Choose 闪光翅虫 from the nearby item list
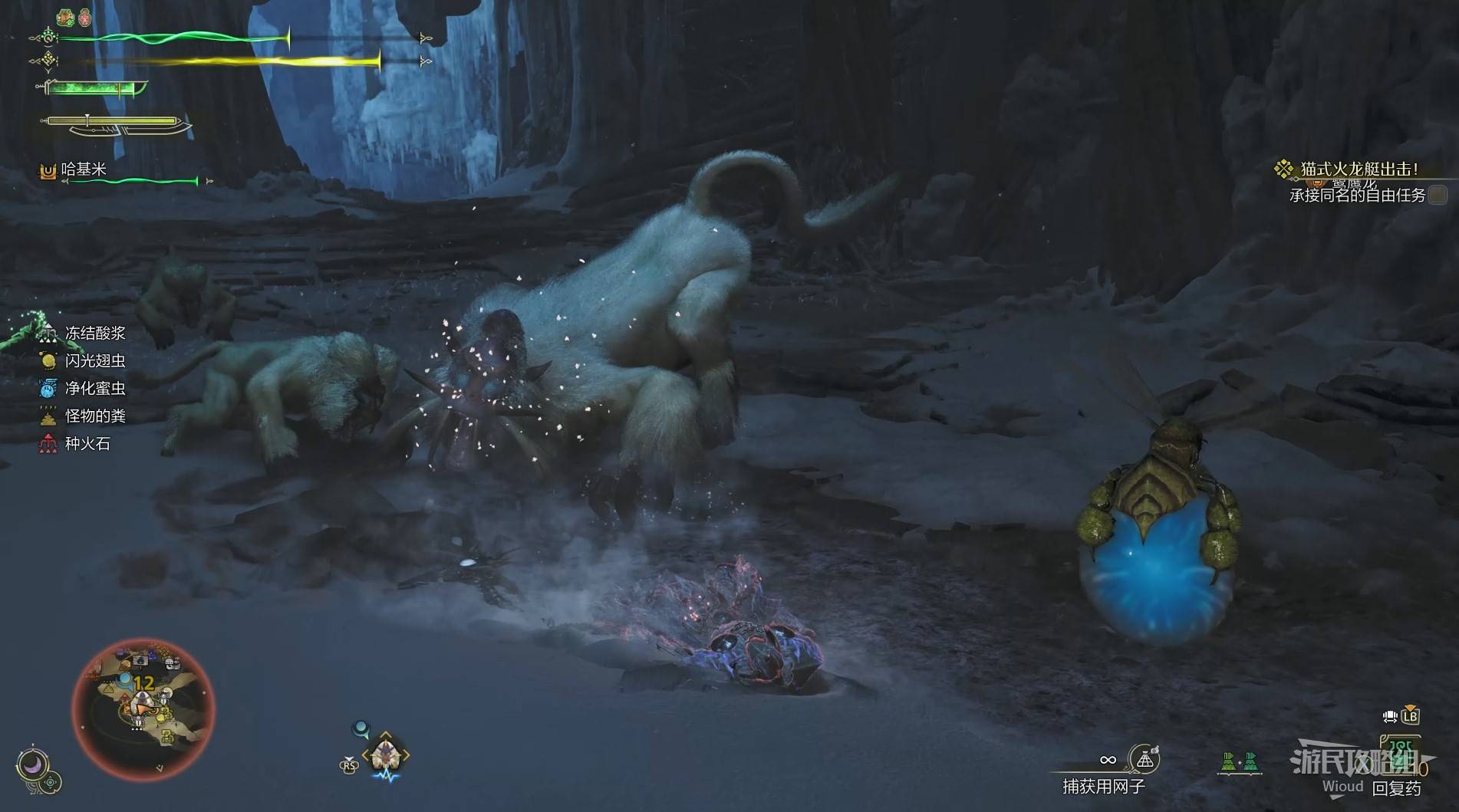Viewport: 1459px width, 812px height. click(x=94, y=361)
